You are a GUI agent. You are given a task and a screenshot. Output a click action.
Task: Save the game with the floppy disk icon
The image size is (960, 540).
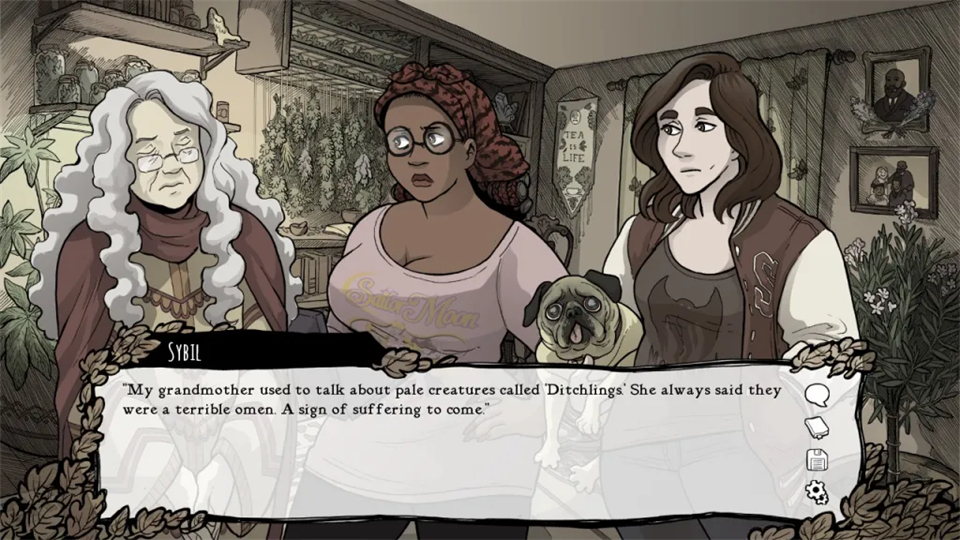tap(817, 460)
